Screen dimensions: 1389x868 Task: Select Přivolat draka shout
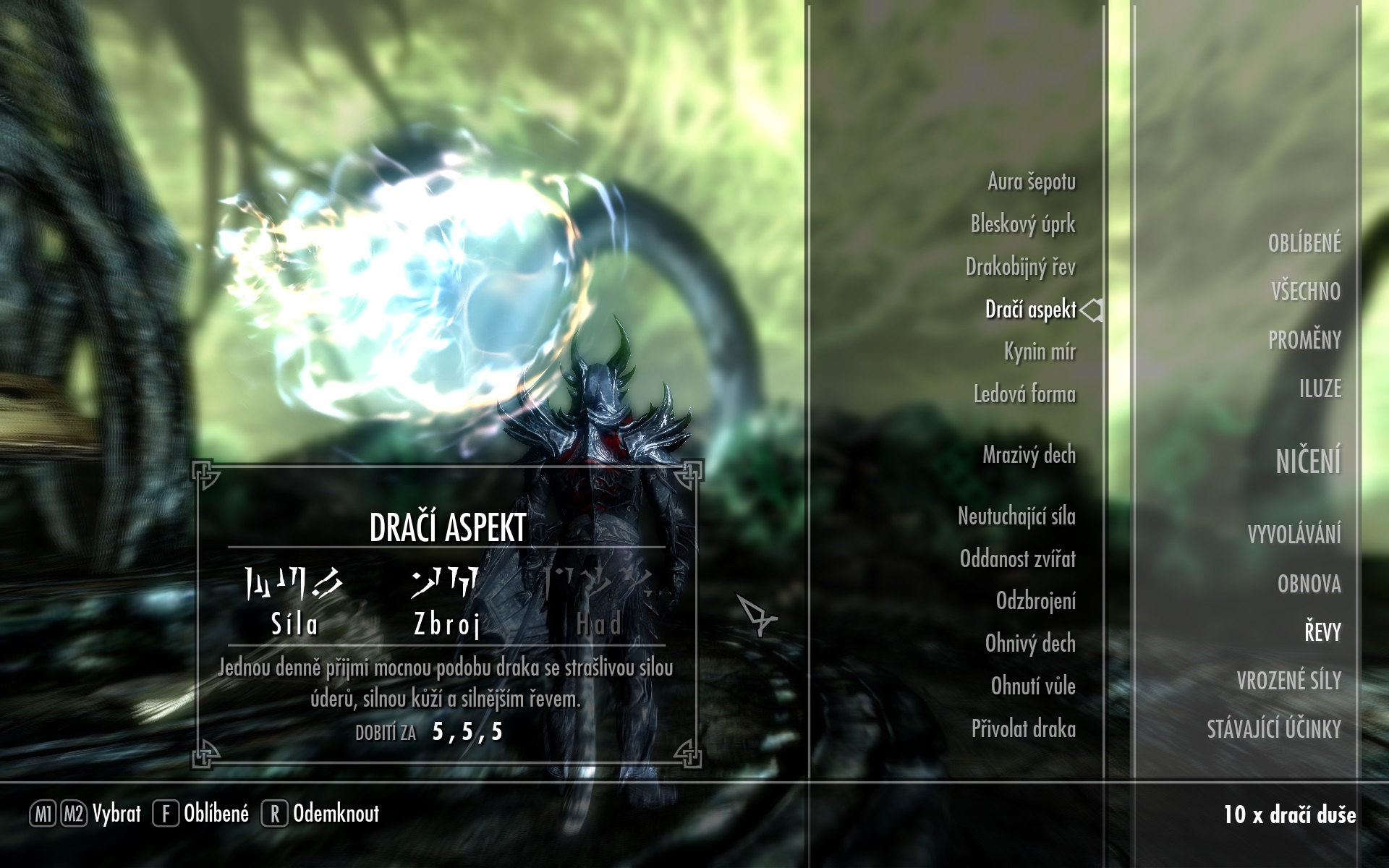click(1023, 729)
